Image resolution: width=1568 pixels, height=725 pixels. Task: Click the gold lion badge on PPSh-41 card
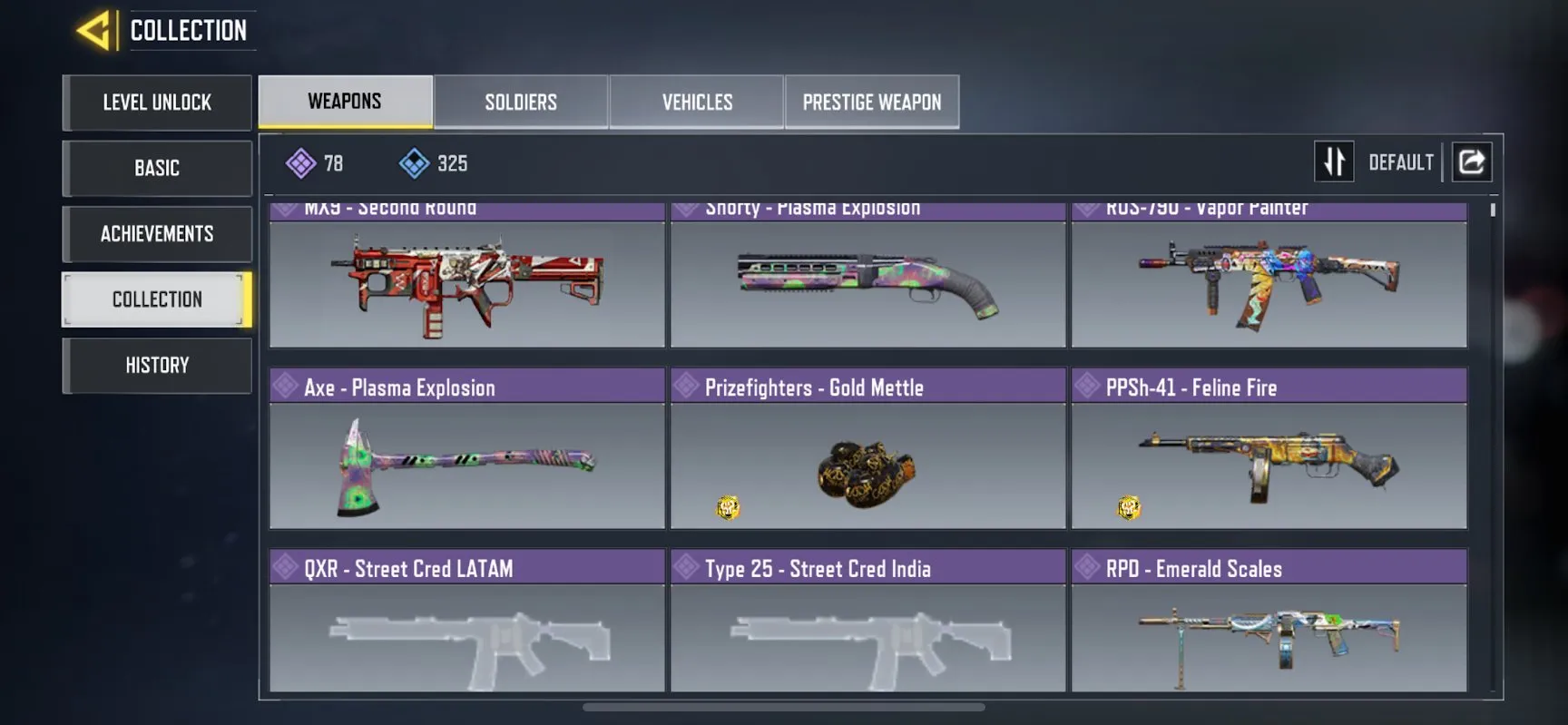click(1128, 508)
